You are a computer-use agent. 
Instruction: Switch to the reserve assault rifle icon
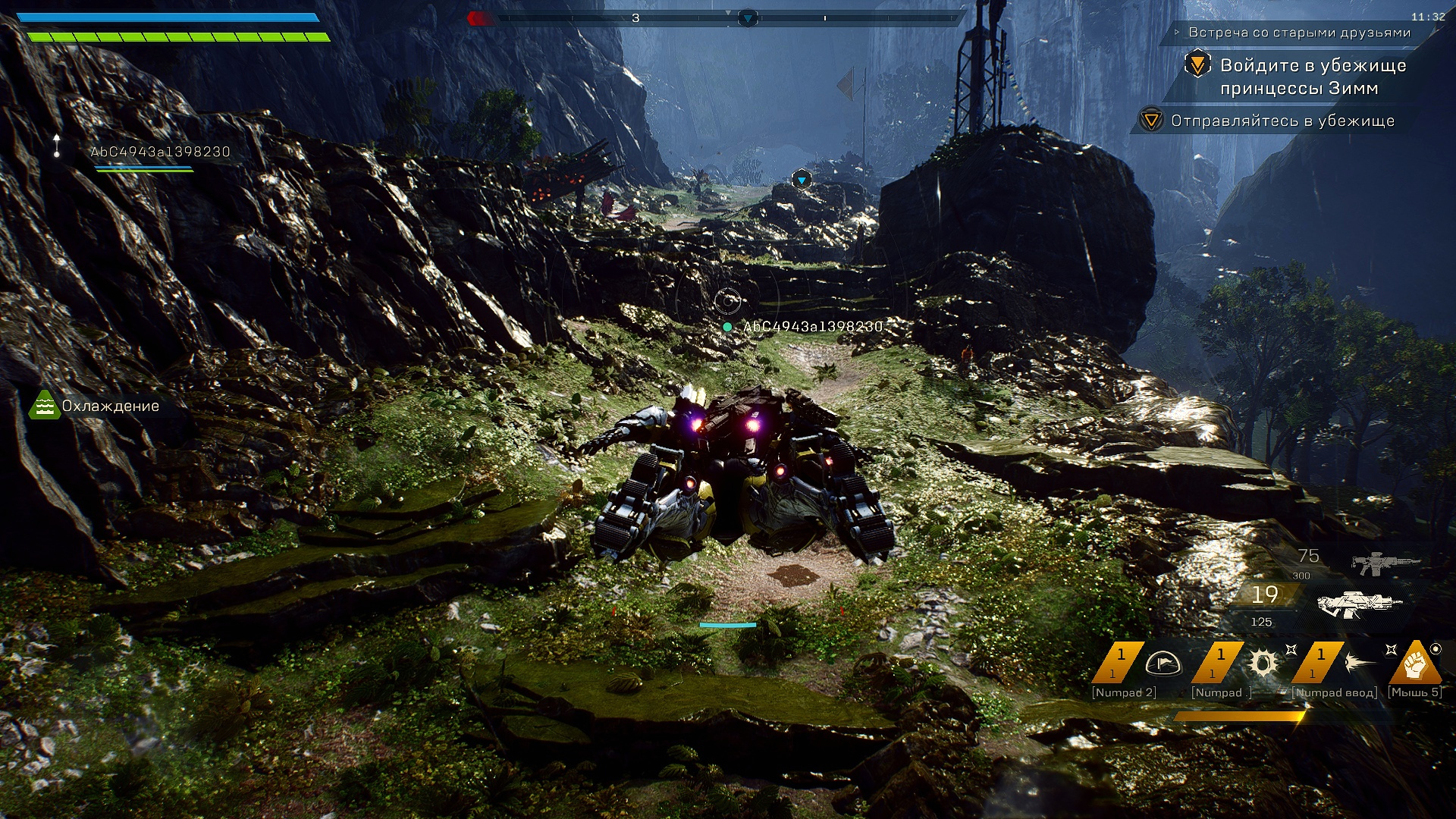(x=1385, y=563)
